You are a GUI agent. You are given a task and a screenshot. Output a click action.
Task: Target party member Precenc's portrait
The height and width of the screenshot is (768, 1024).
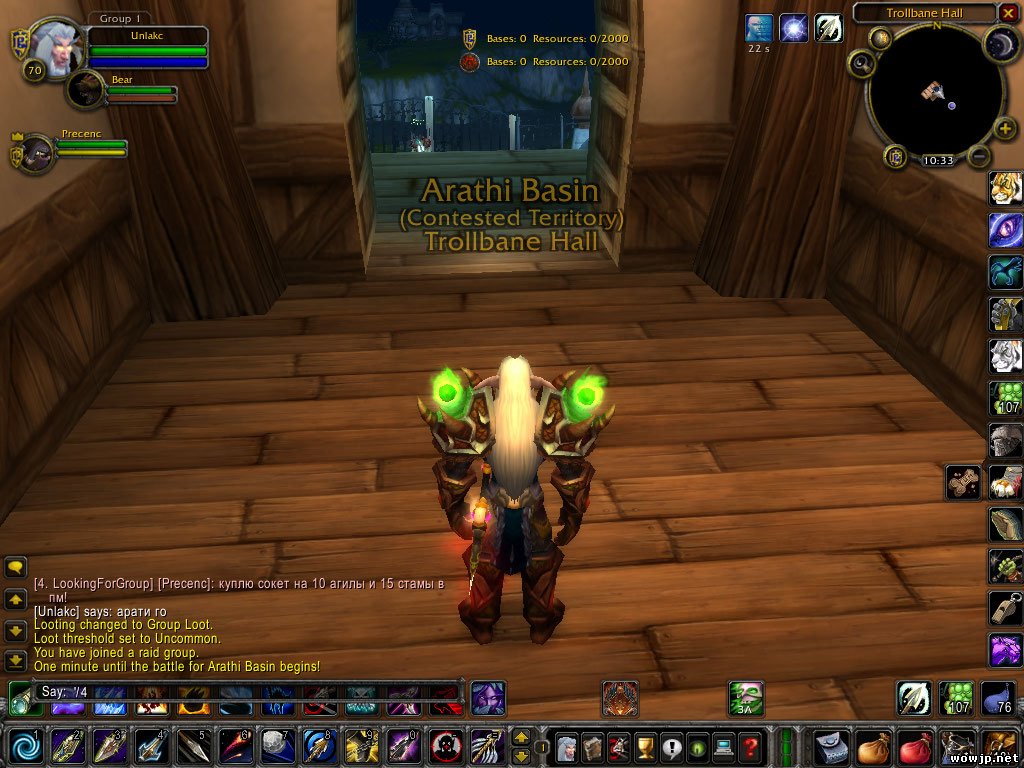coord(37,154)
